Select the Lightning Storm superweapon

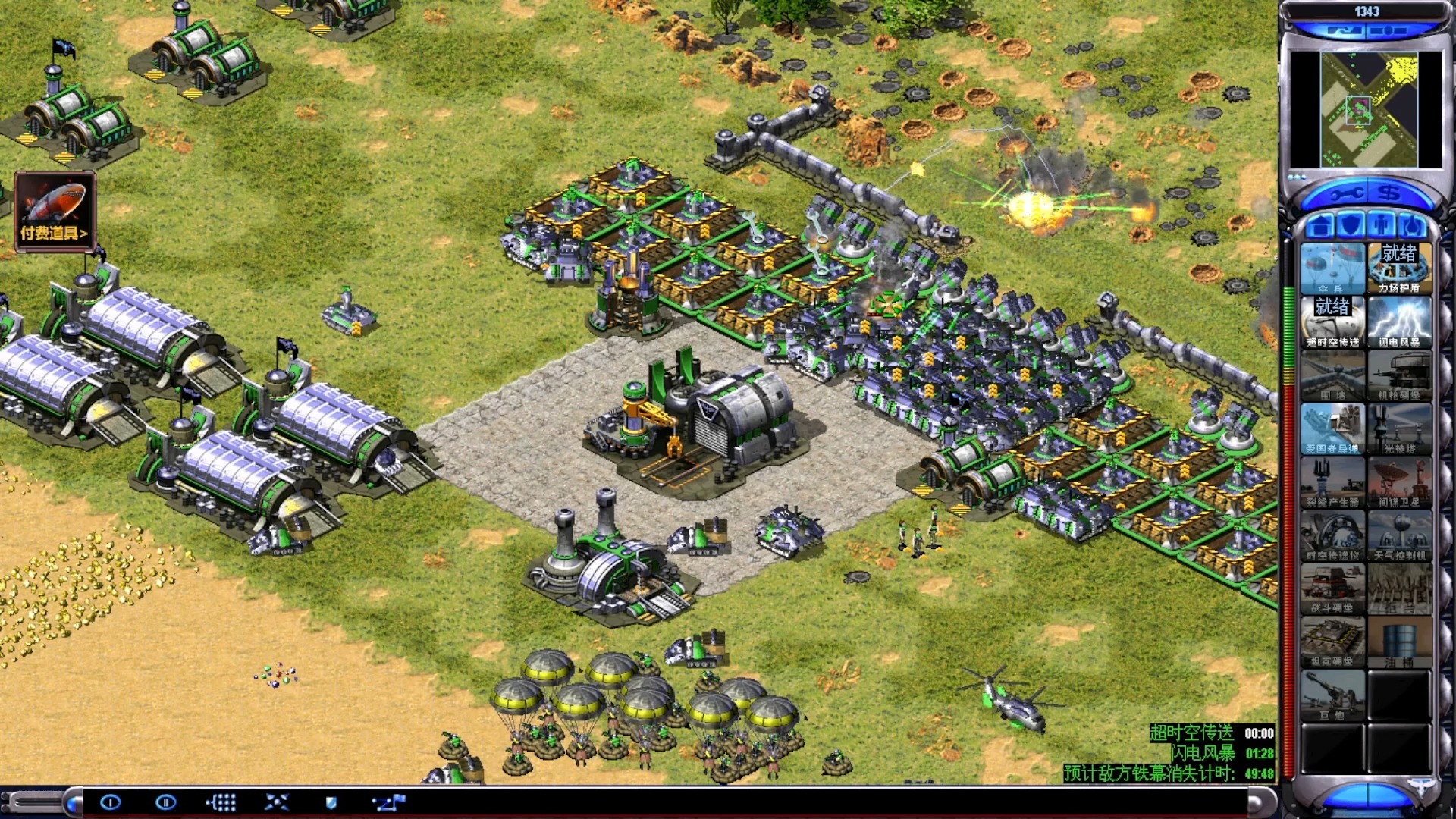1399,322
